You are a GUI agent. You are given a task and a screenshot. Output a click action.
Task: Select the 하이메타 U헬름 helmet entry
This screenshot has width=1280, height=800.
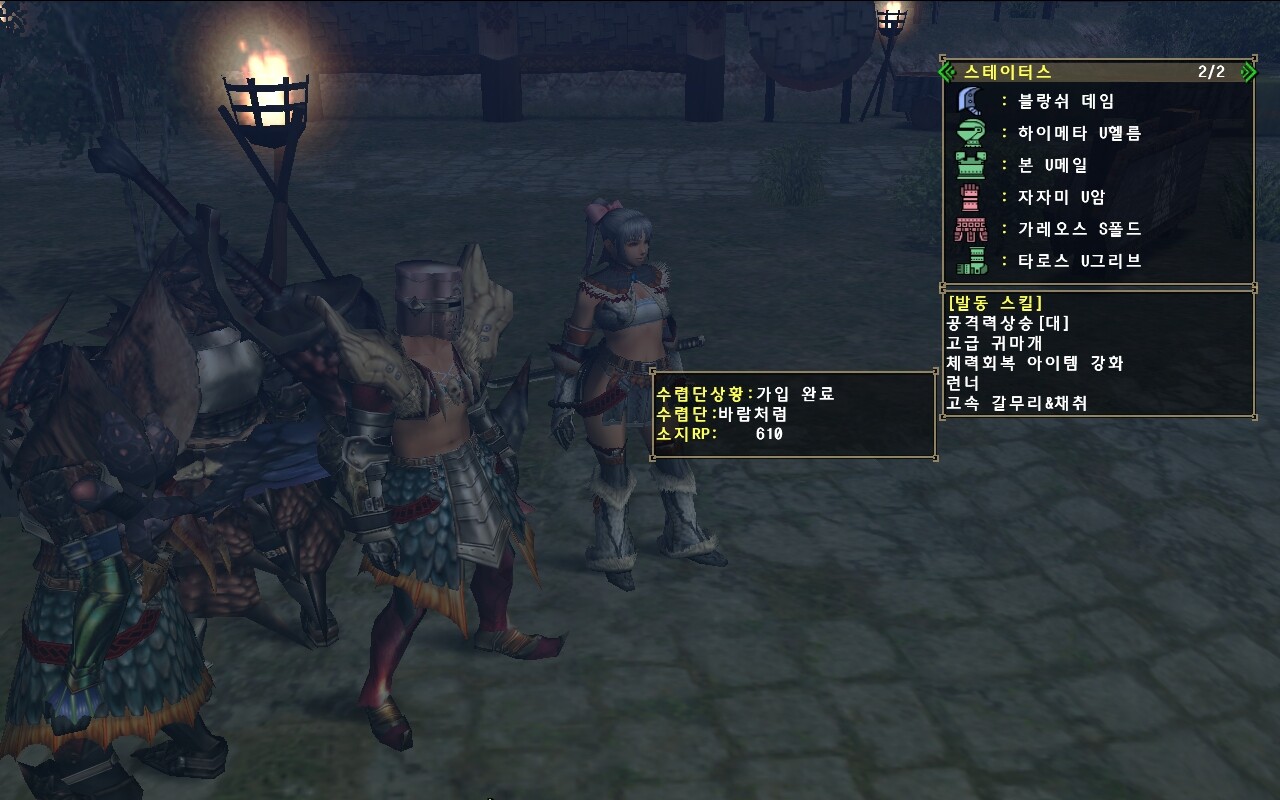[x=1078, y=133]
